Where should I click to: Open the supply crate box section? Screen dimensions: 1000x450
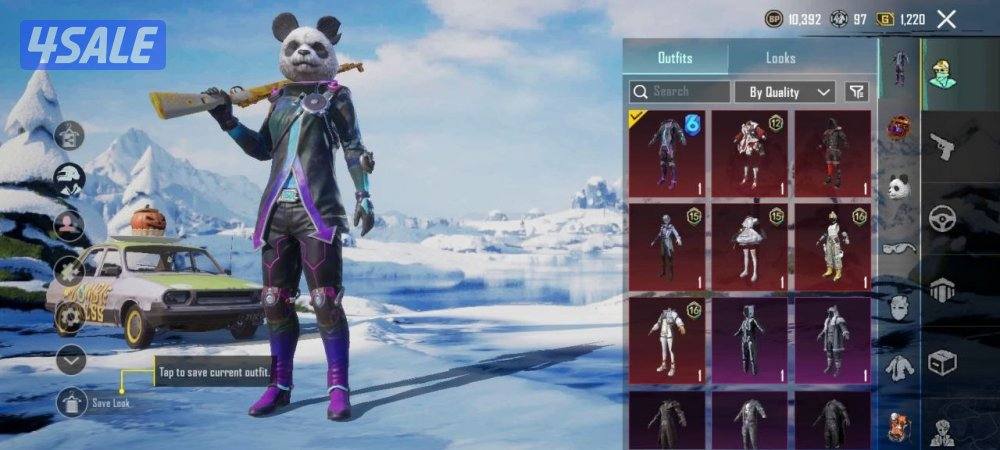click(942, 363)
